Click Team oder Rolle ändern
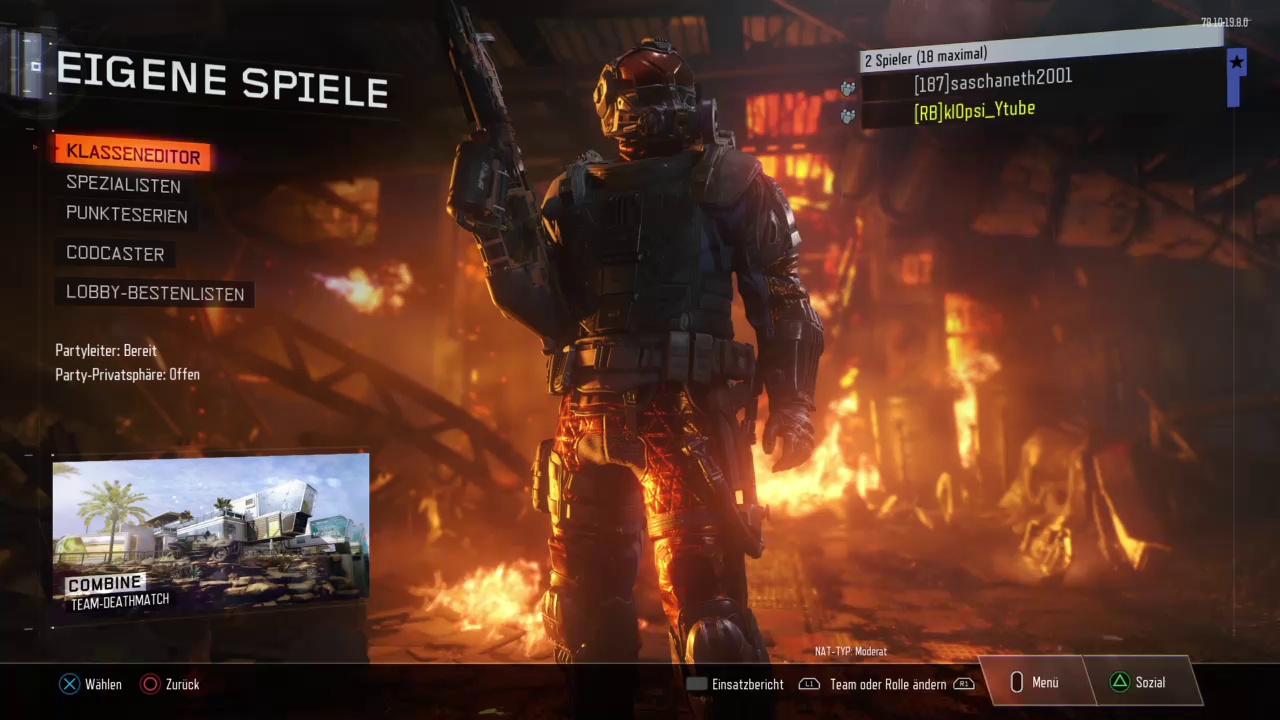 [x=887, y=685]
